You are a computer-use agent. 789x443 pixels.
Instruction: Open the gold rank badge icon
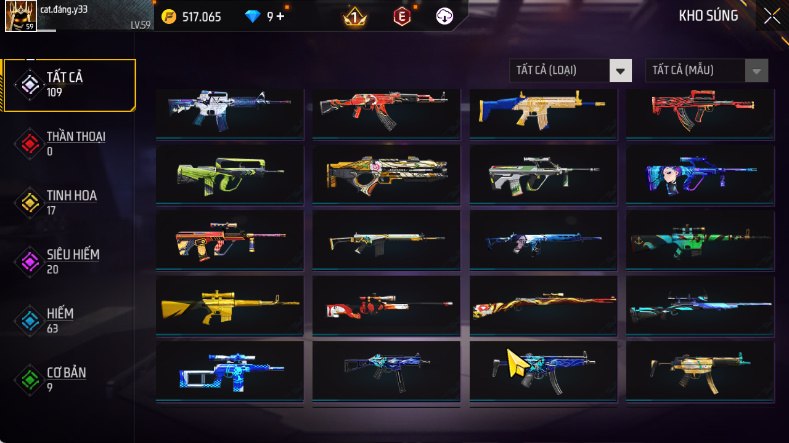click(354, 17)
